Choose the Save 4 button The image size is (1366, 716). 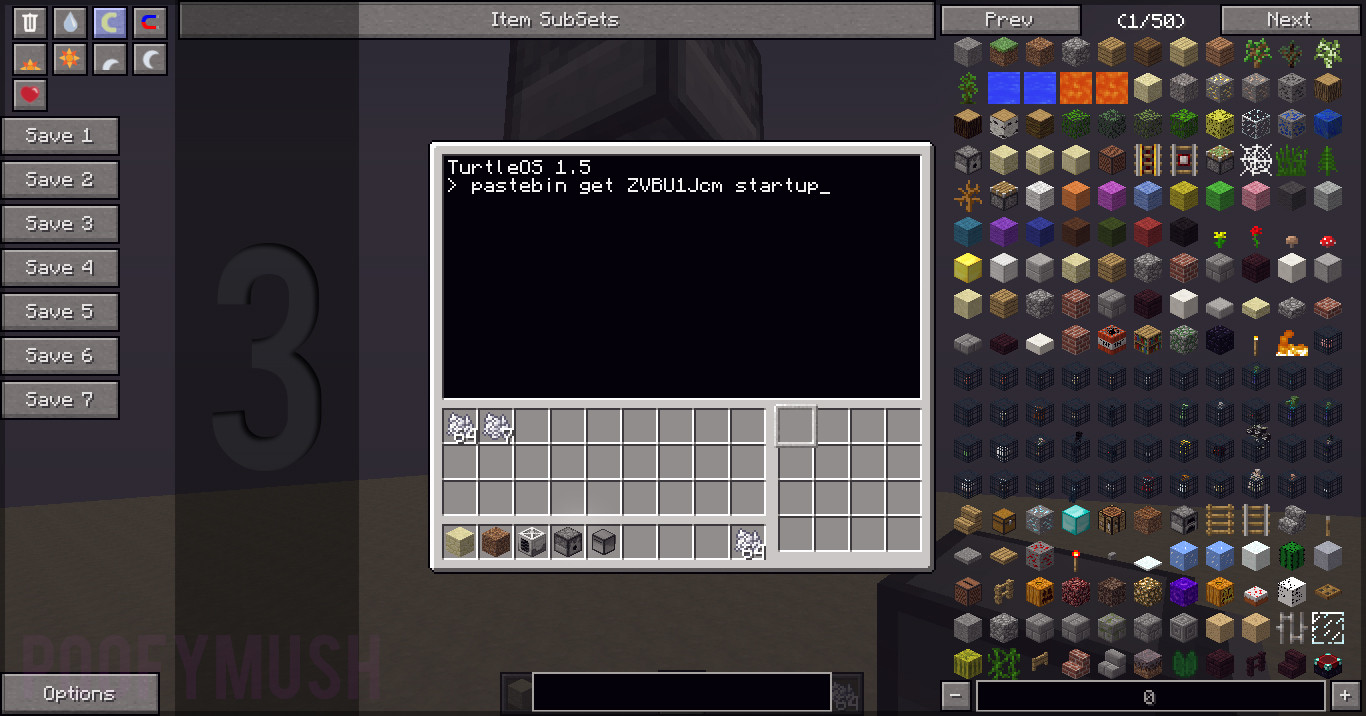click(60, 268)
